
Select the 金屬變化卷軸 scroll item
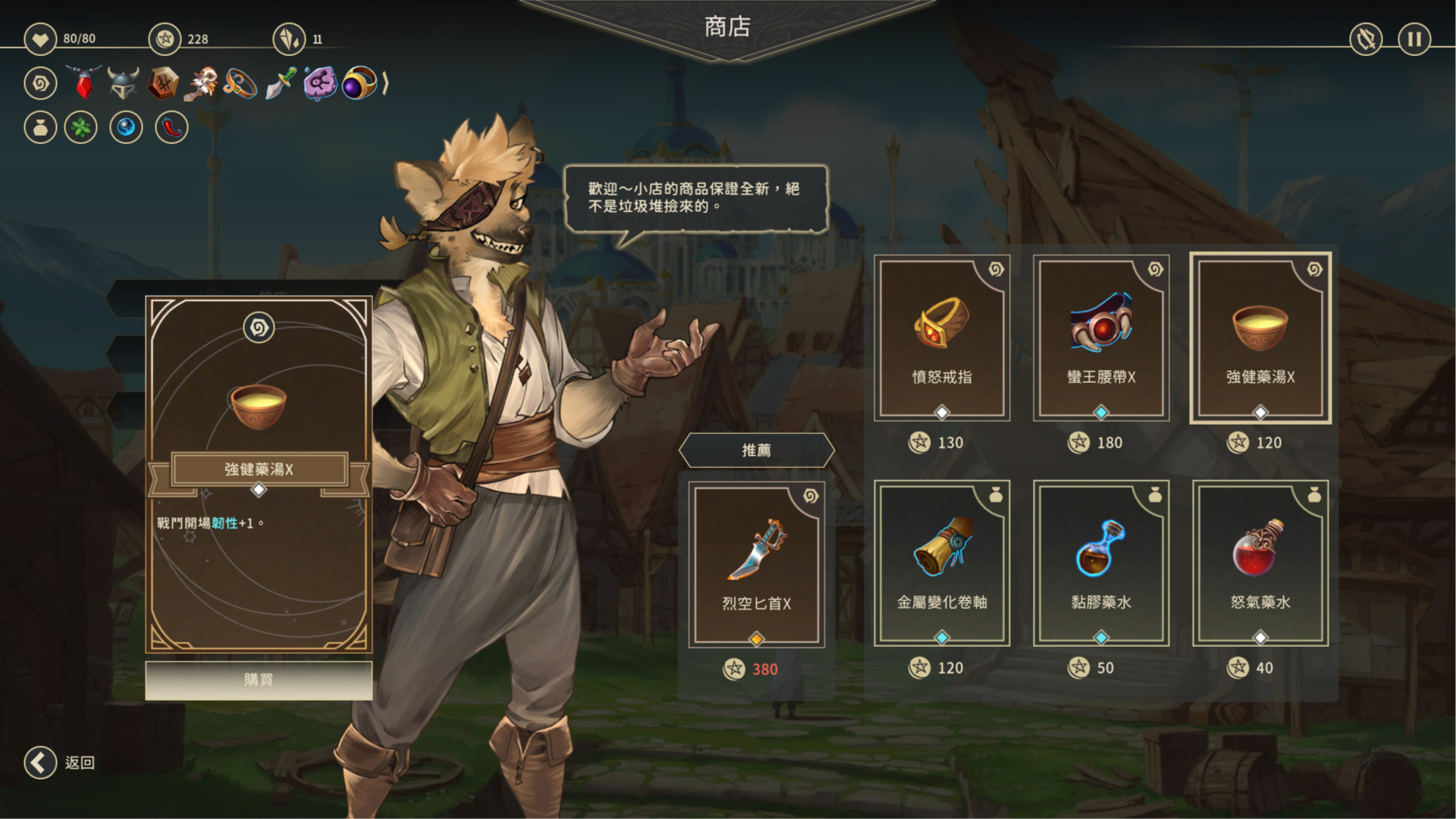[942, 563]
